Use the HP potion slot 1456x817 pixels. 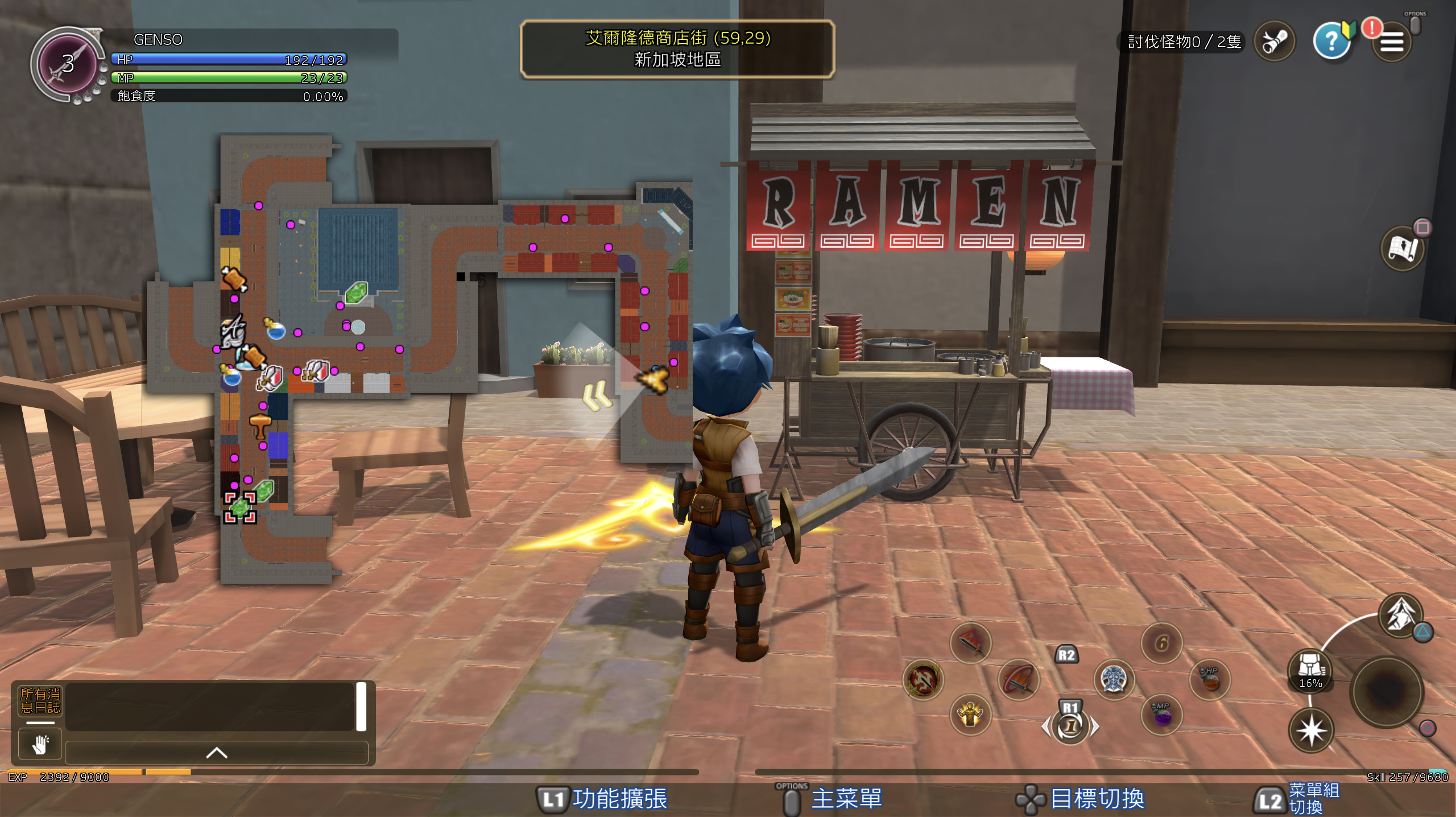[1210, 679]
